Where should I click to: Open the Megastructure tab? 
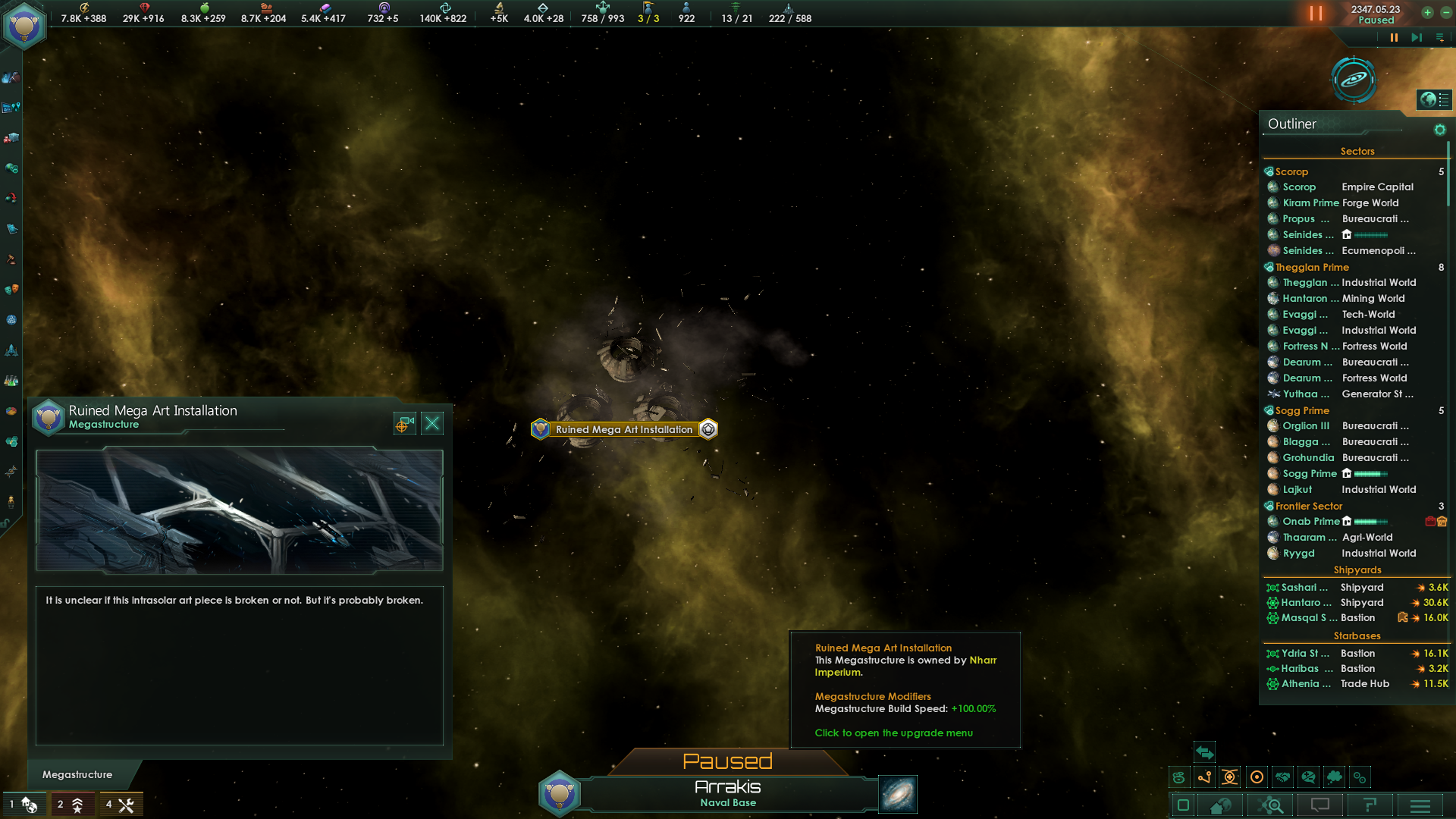tap(77, 774)
